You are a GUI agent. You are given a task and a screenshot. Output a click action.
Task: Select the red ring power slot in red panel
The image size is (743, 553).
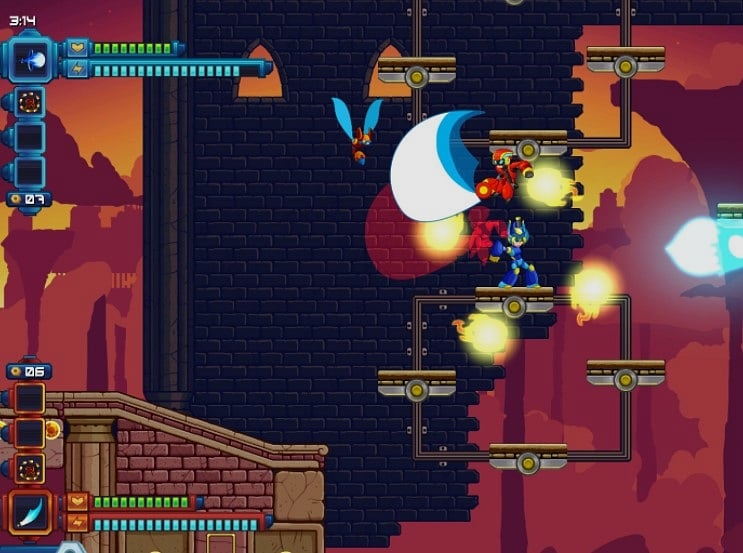pyautogui.click(x=30, y=468)
